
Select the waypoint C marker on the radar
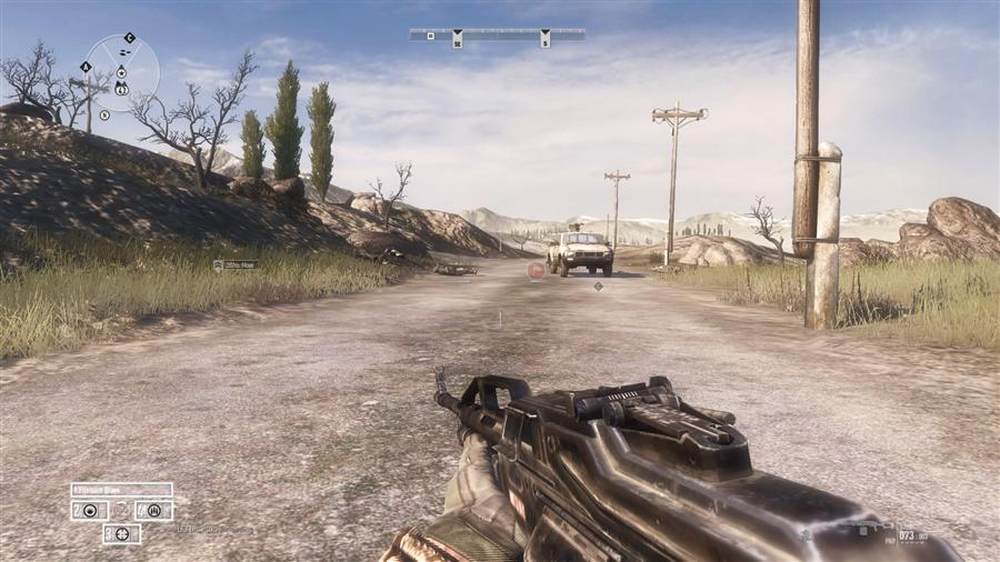coord(129,38)
